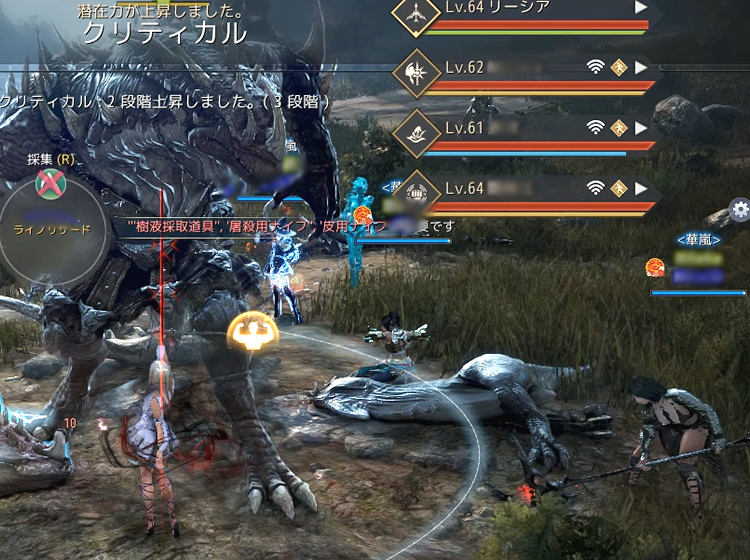Click the Lv.62 member's follow icon
This screenshot has width=750, height=560.
point(619,68)
